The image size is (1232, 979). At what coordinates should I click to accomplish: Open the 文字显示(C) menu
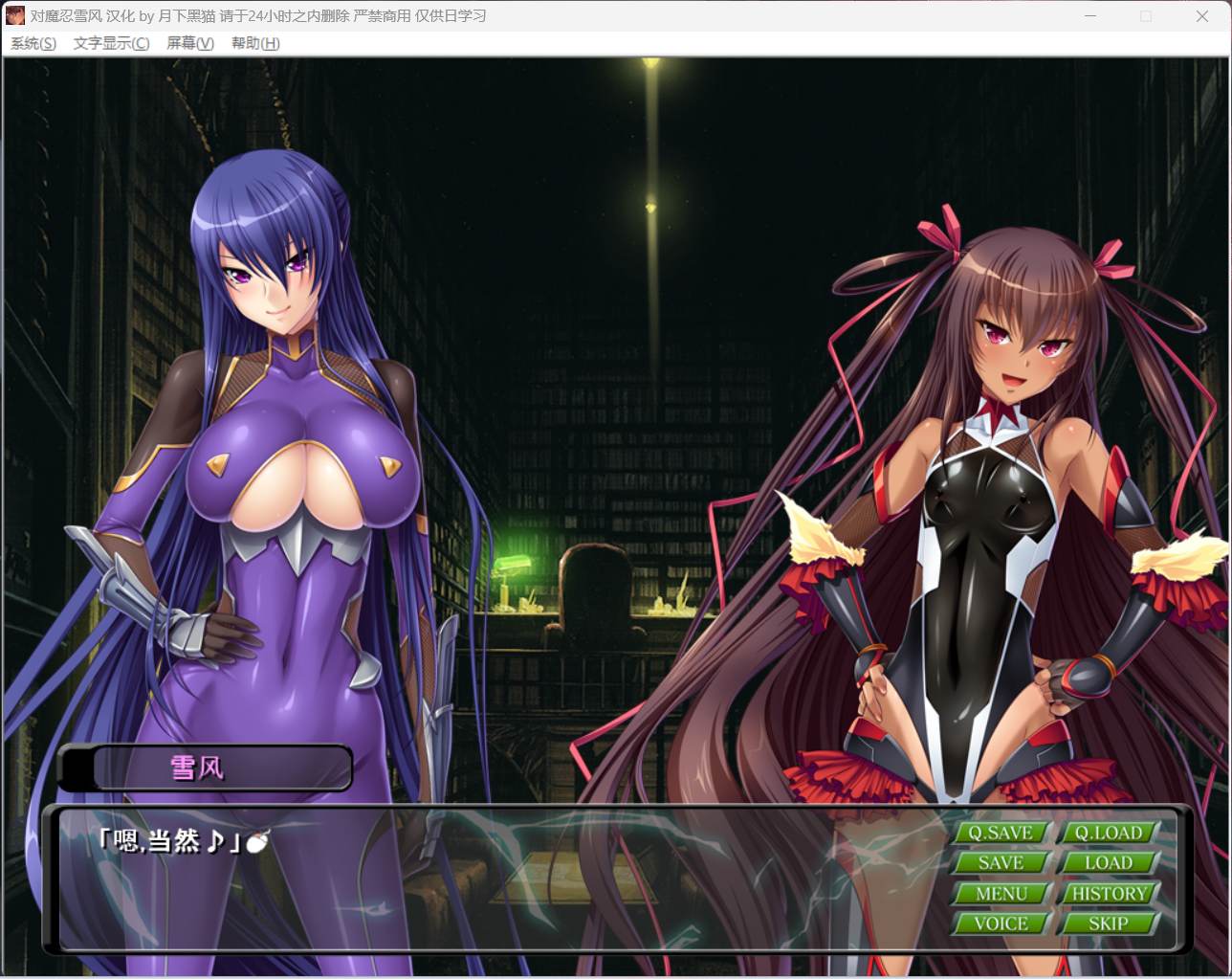pyautogui.click(x=108, y=43)
